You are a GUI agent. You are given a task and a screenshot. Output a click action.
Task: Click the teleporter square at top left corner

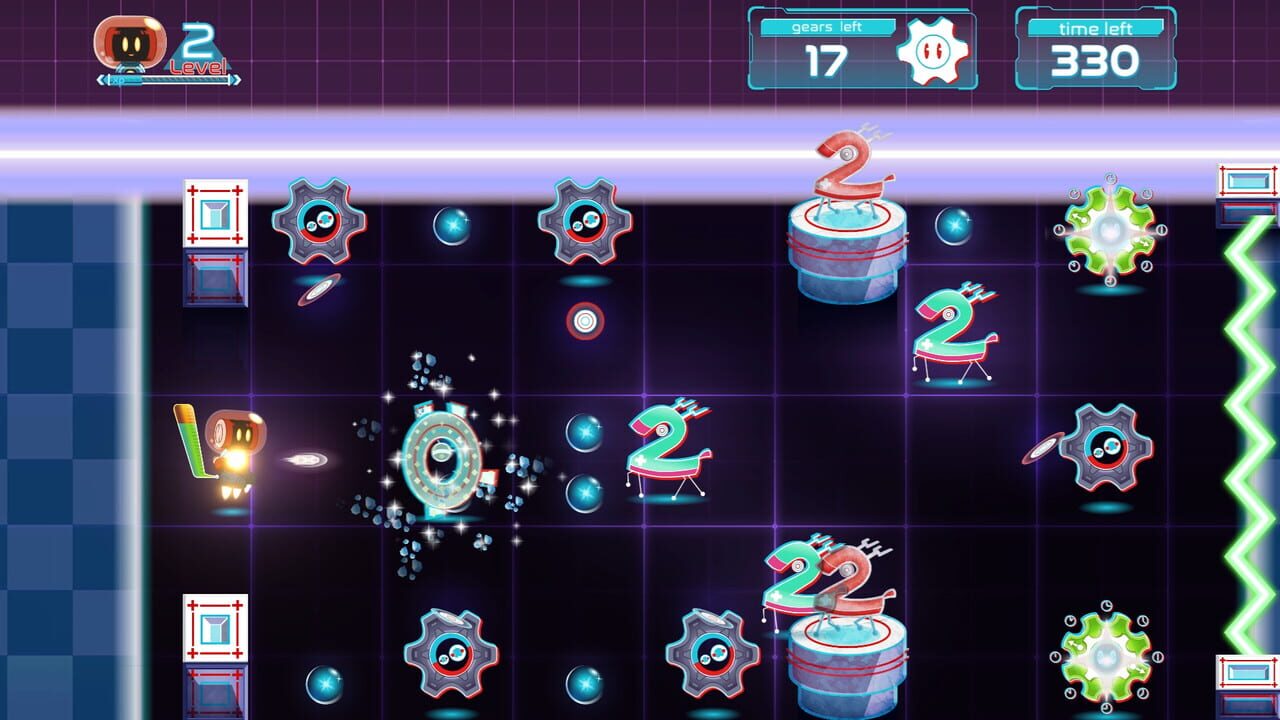pos(215,214)
